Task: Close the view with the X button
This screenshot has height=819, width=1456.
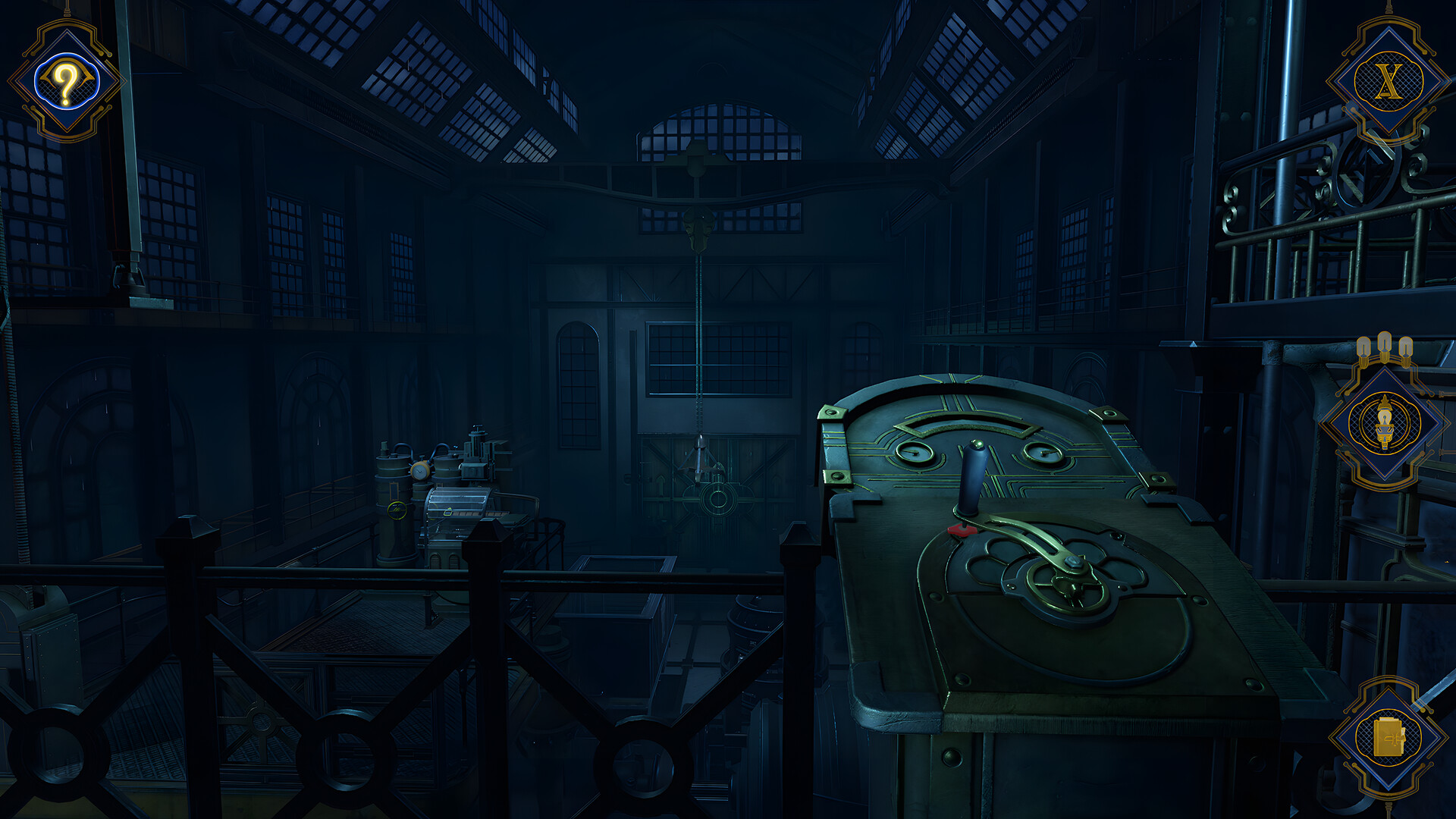Action: (1389, 81)
